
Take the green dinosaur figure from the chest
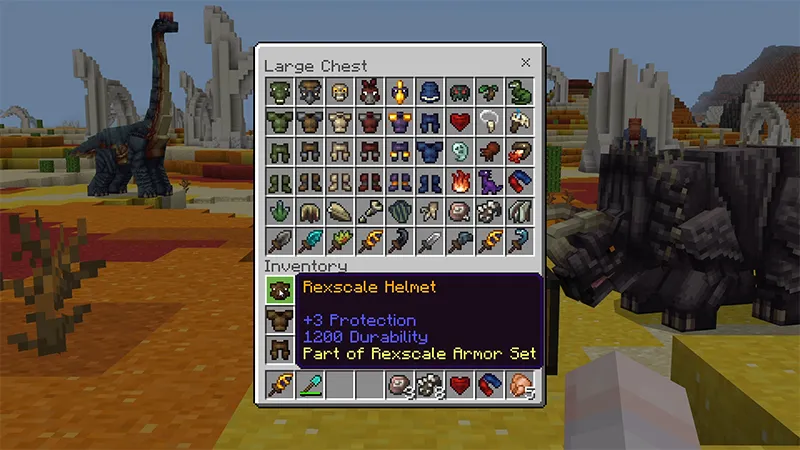(x=520, y=93)
